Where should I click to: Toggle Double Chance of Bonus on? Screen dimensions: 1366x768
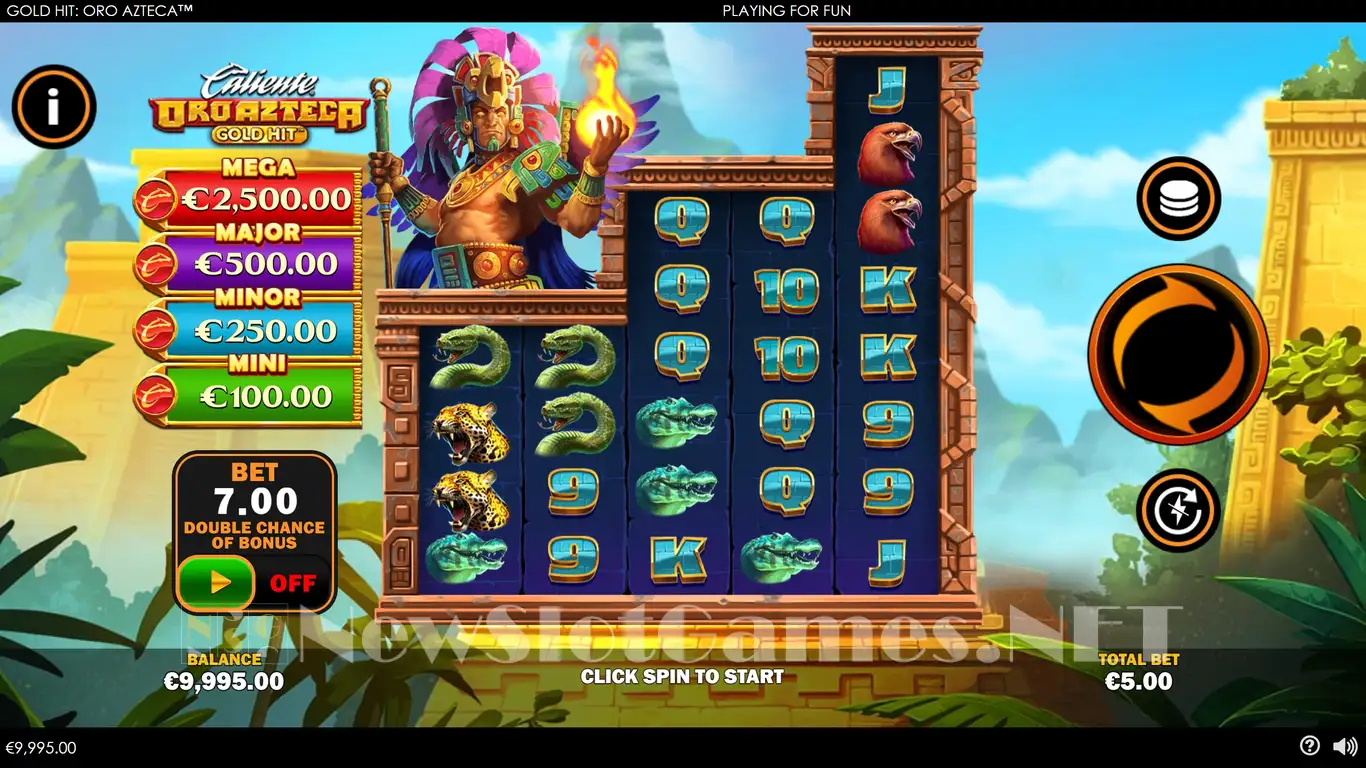tap(217, 582)
